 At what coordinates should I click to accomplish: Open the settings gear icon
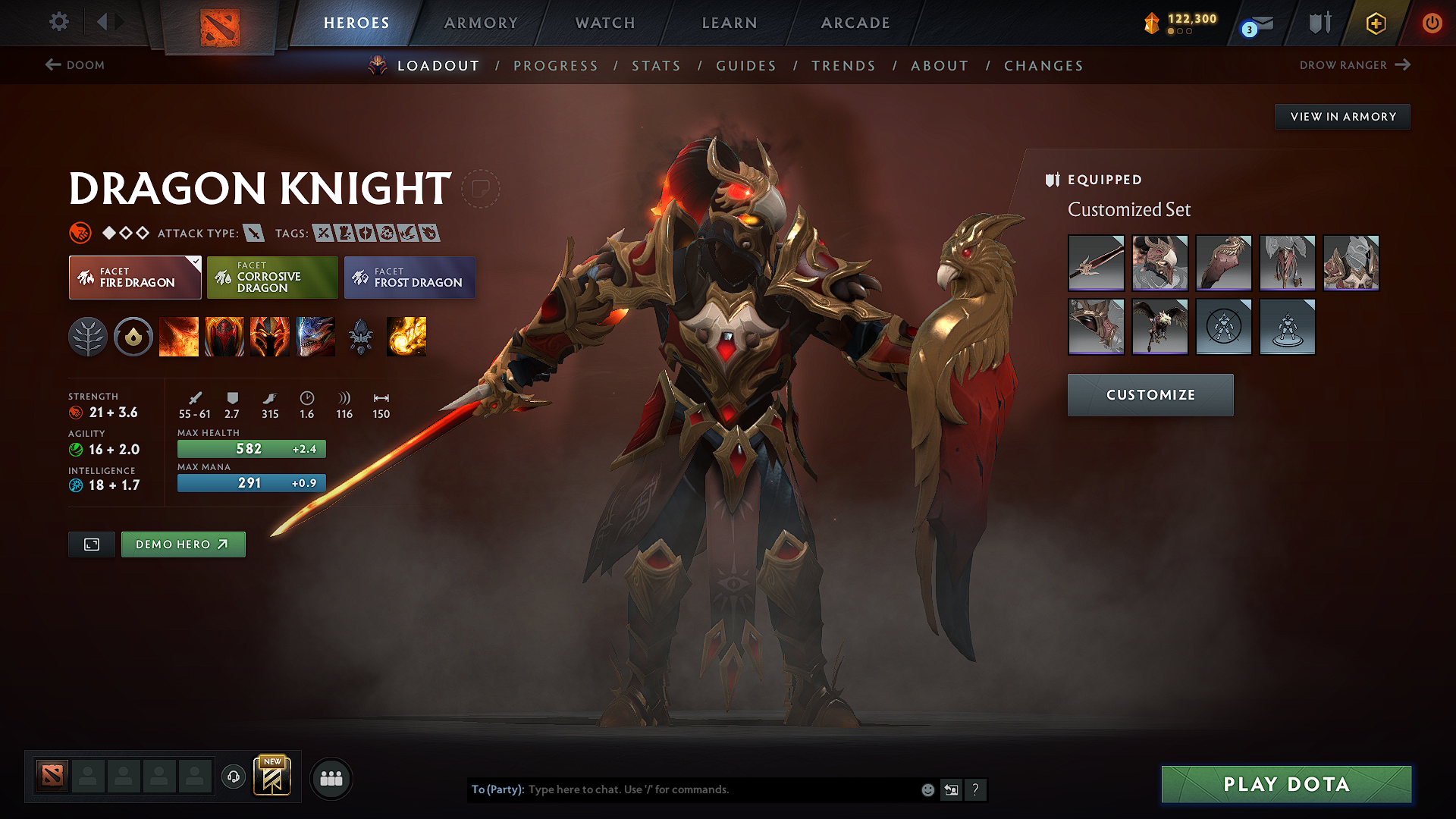[x=58, y=22]
